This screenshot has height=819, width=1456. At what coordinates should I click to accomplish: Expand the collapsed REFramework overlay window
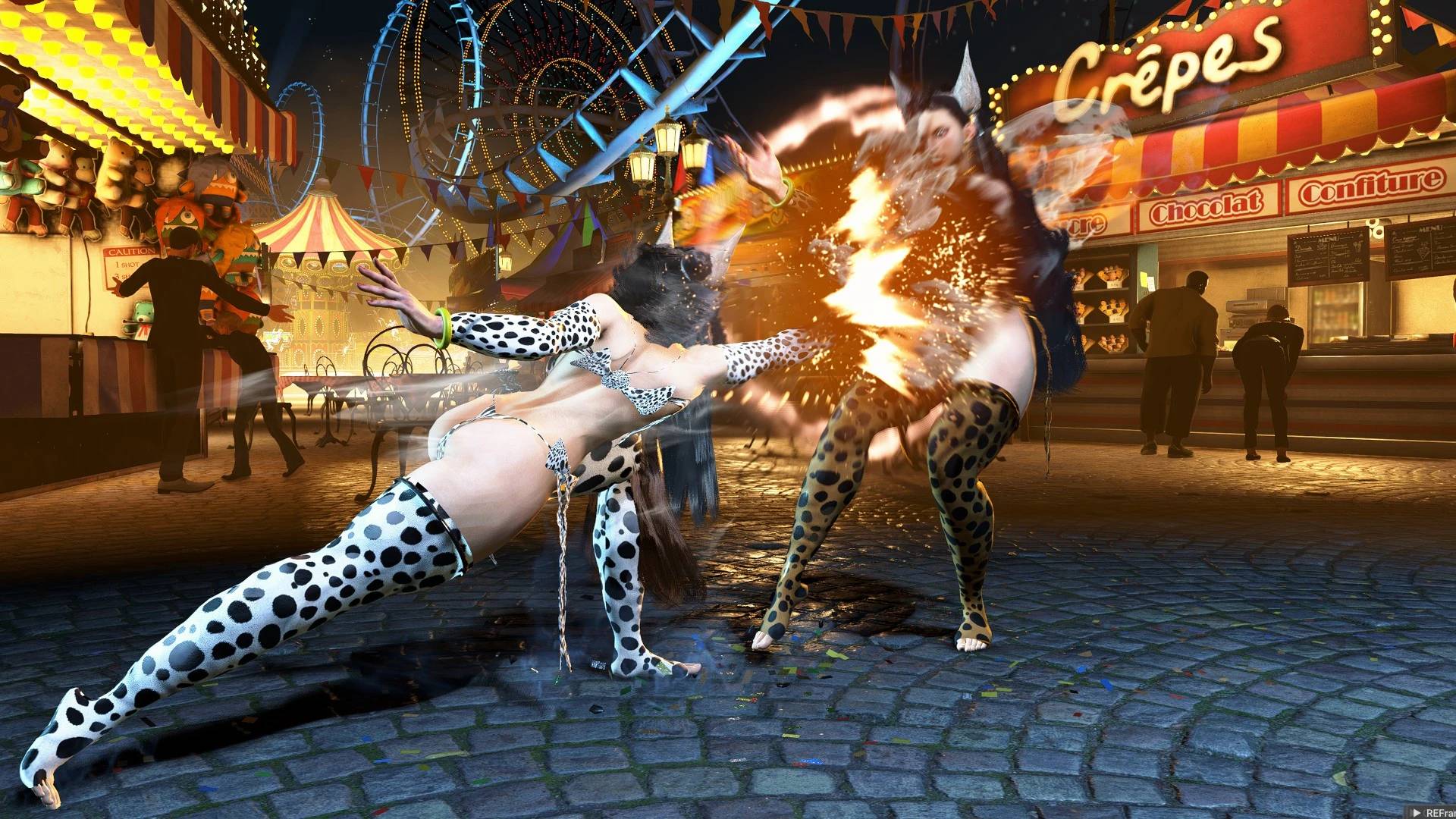(1416, 812)
